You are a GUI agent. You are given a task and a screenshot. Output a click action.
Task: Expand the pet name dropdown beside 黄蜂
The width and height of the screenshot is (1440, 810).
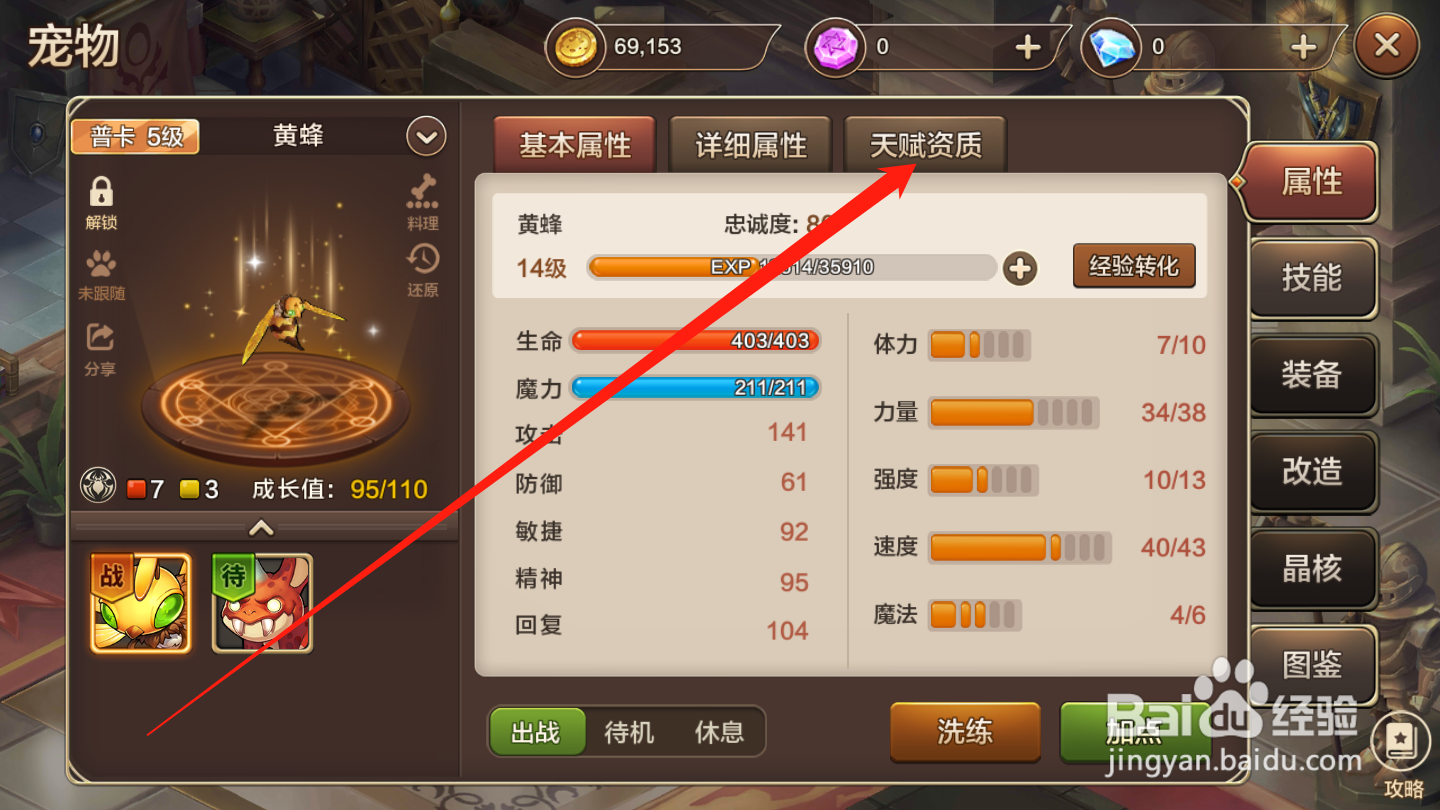click(x=425, y=136)
